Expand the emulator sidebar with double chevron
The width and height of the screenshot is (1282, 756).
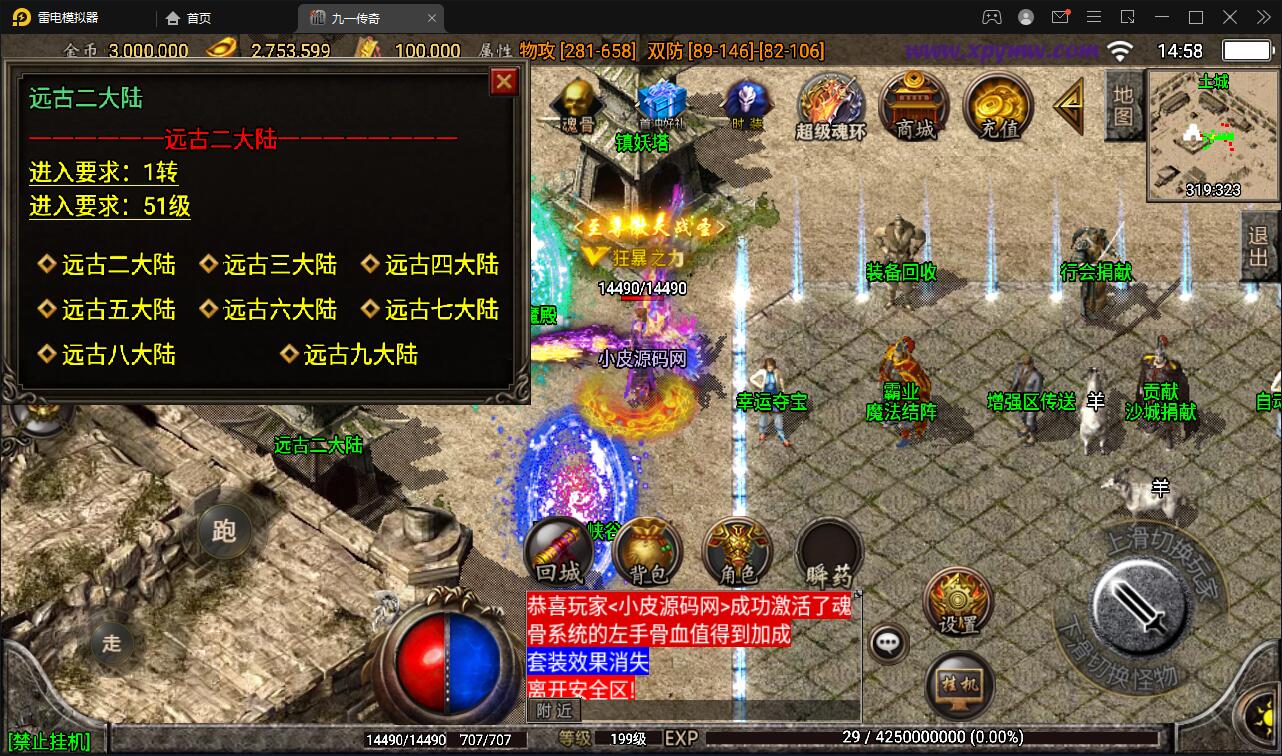coord(1262,17)
